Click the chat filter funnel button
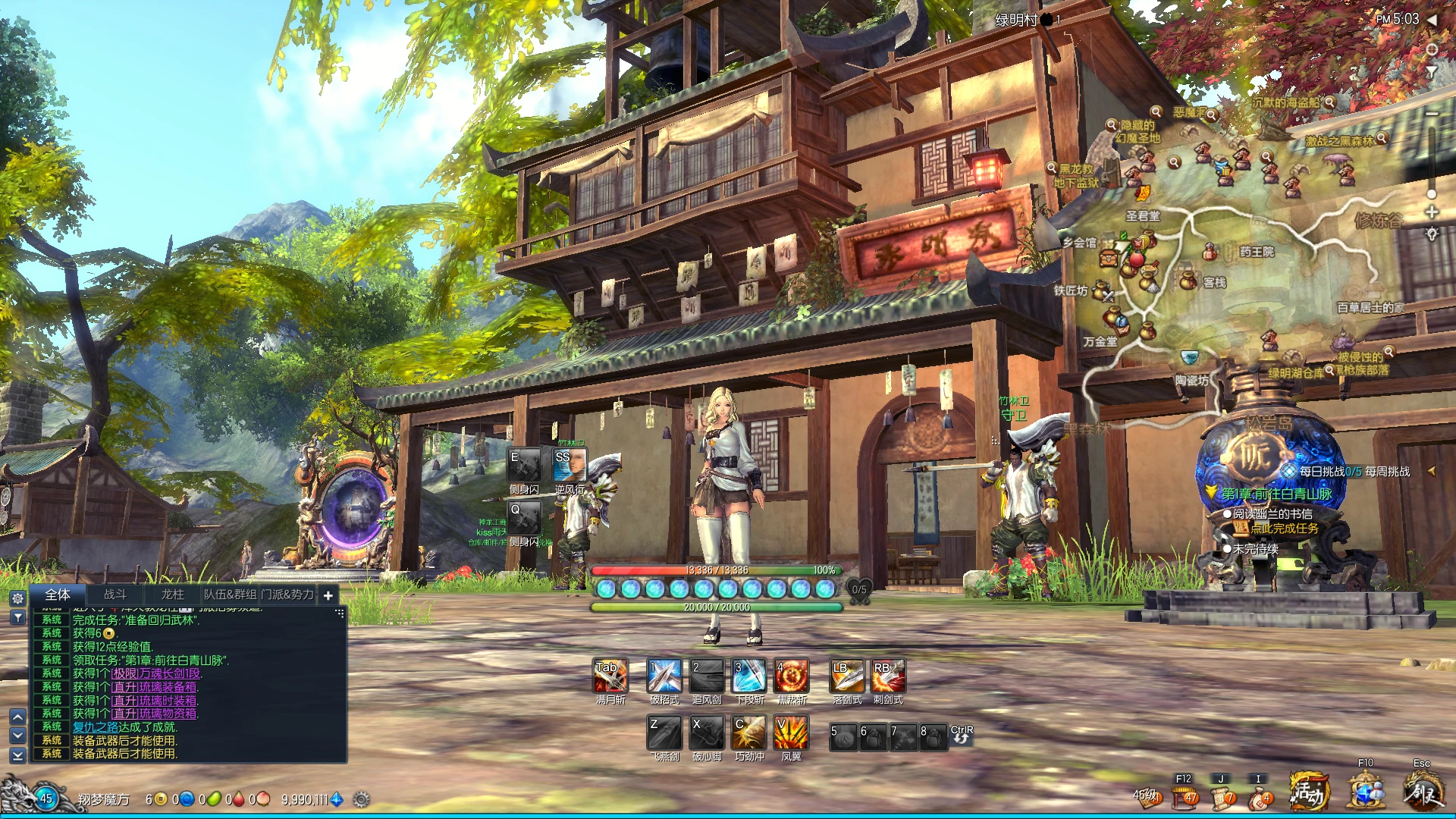Viewport: 1456px width, 819px height. pos(18,618)
